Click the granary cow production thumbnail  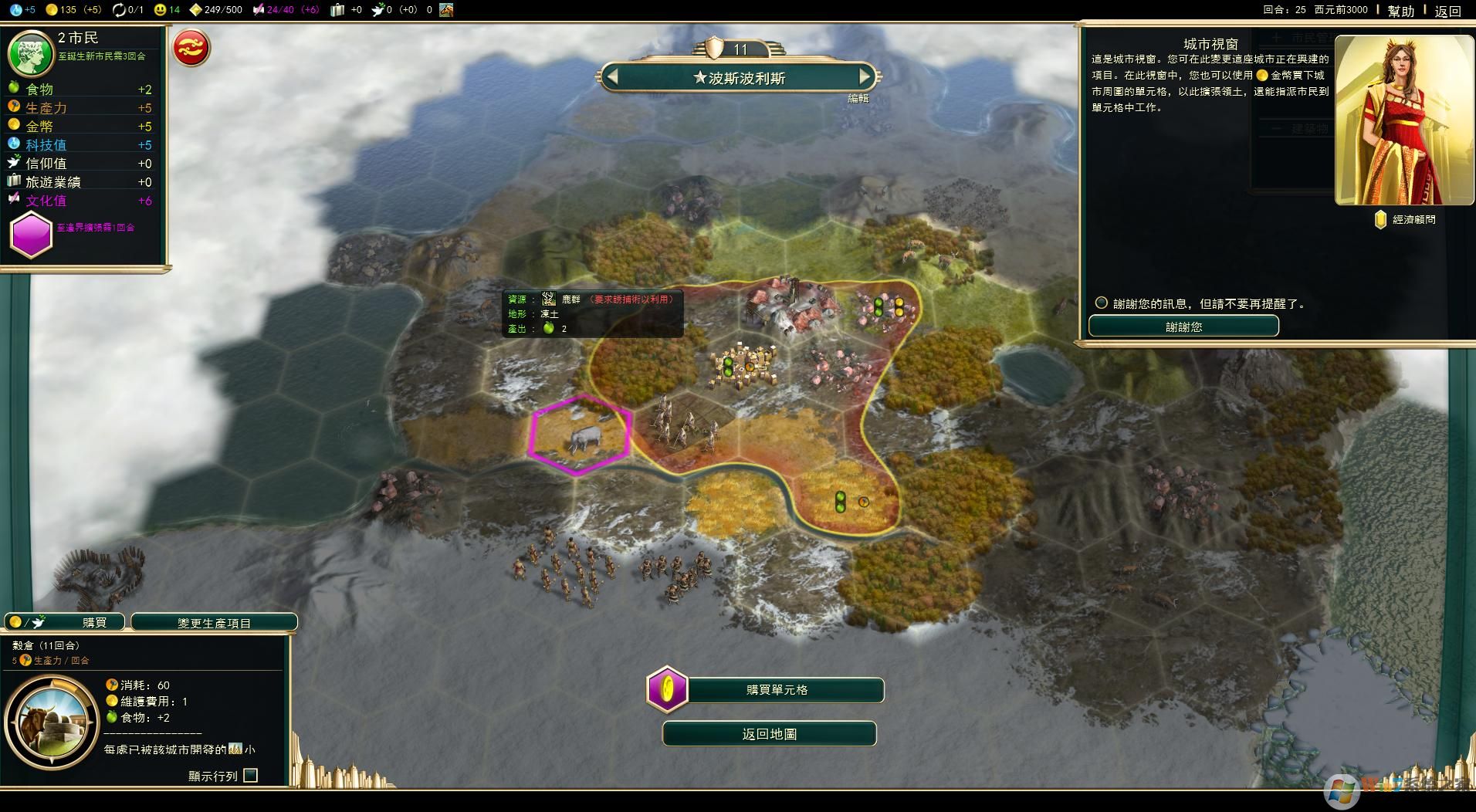[52, 723]
